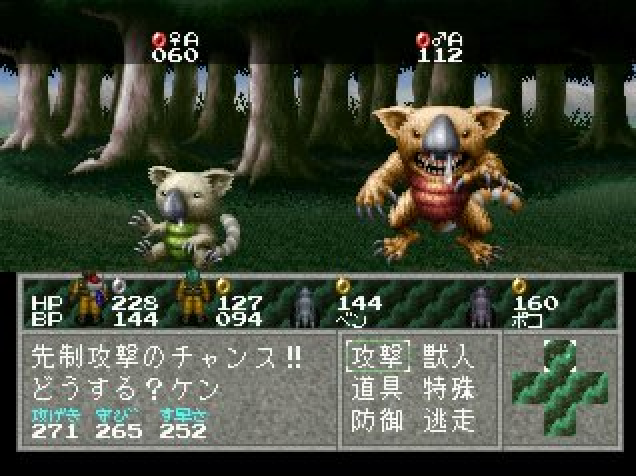Open the 道具 item menu
This screenshot has height=476, width=636.
point(374,389)
